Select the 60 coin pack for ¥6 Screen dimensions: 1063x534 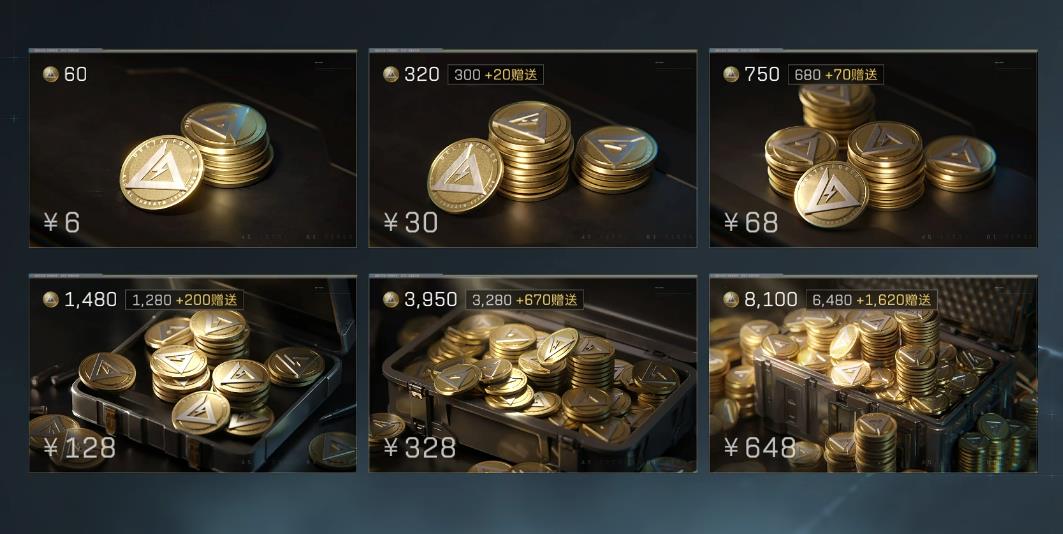pyautogui.click(x=192, y=148)
